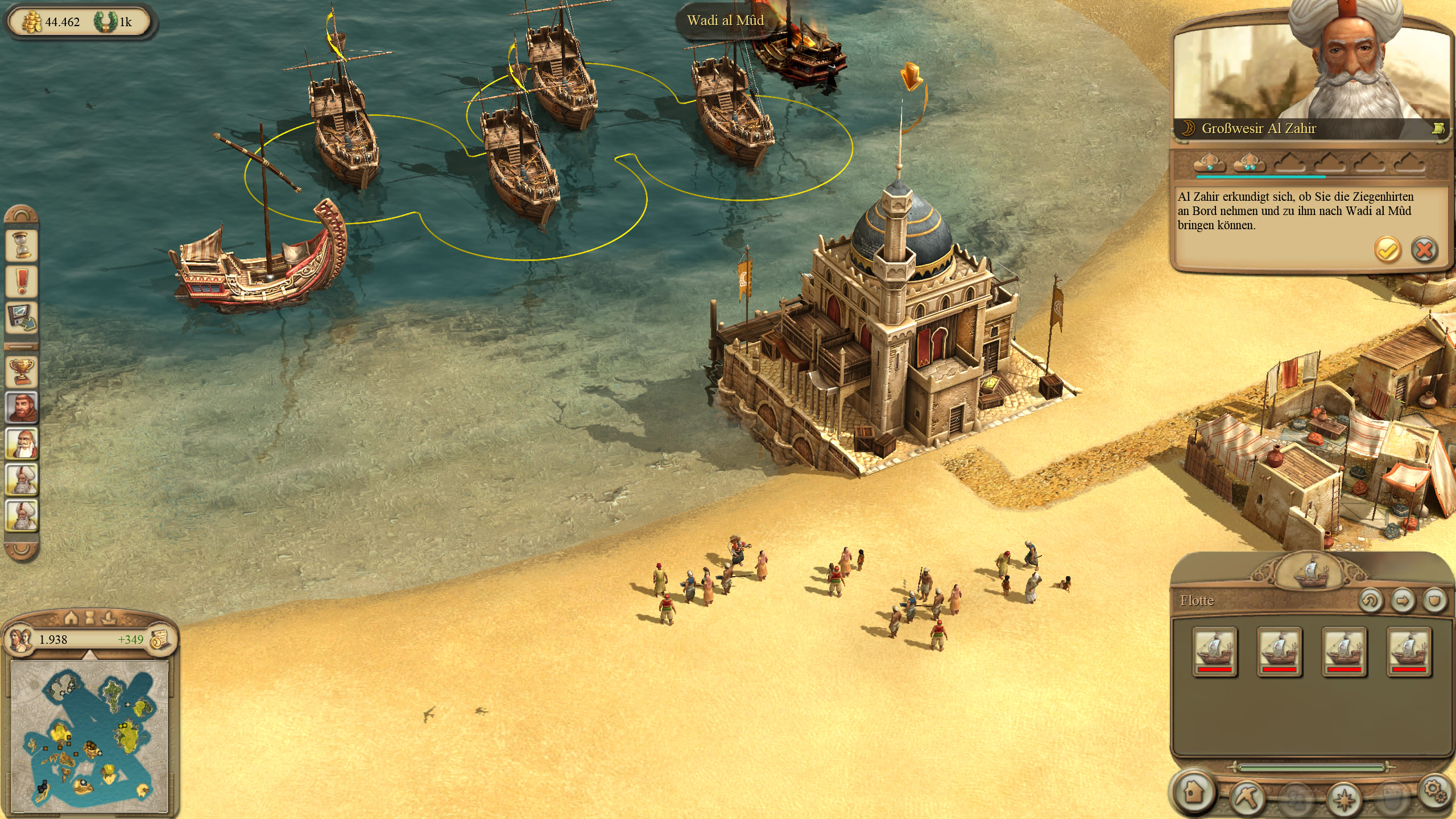
Task: Select the pickaxe demolish tool button
Action: click(x=1246, y=797)
